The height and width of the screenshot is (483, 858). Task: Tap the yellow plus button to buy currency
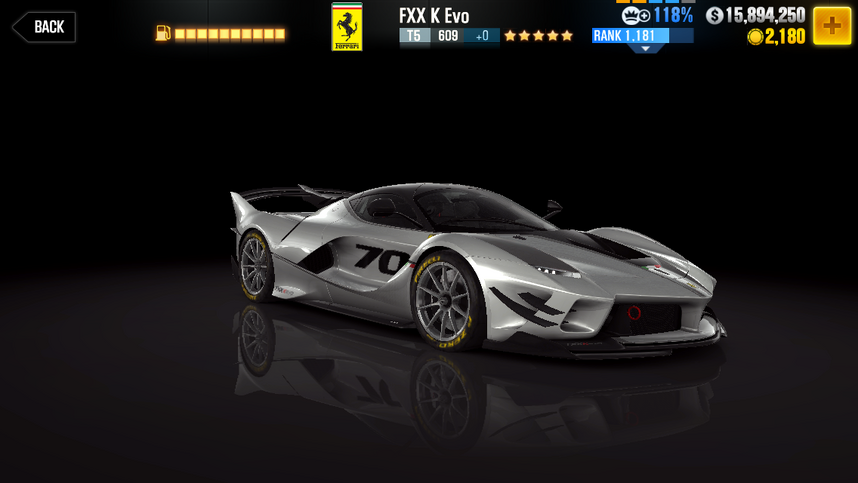831,26
